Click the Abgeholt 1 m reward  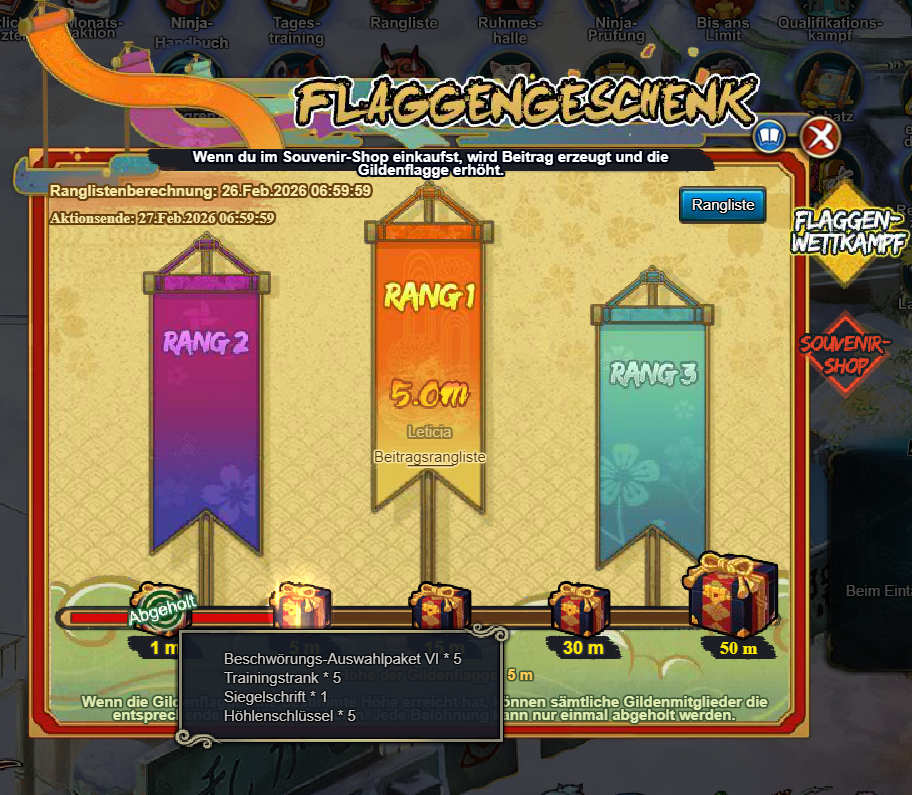pyautogui.click(x=161, y=609)
